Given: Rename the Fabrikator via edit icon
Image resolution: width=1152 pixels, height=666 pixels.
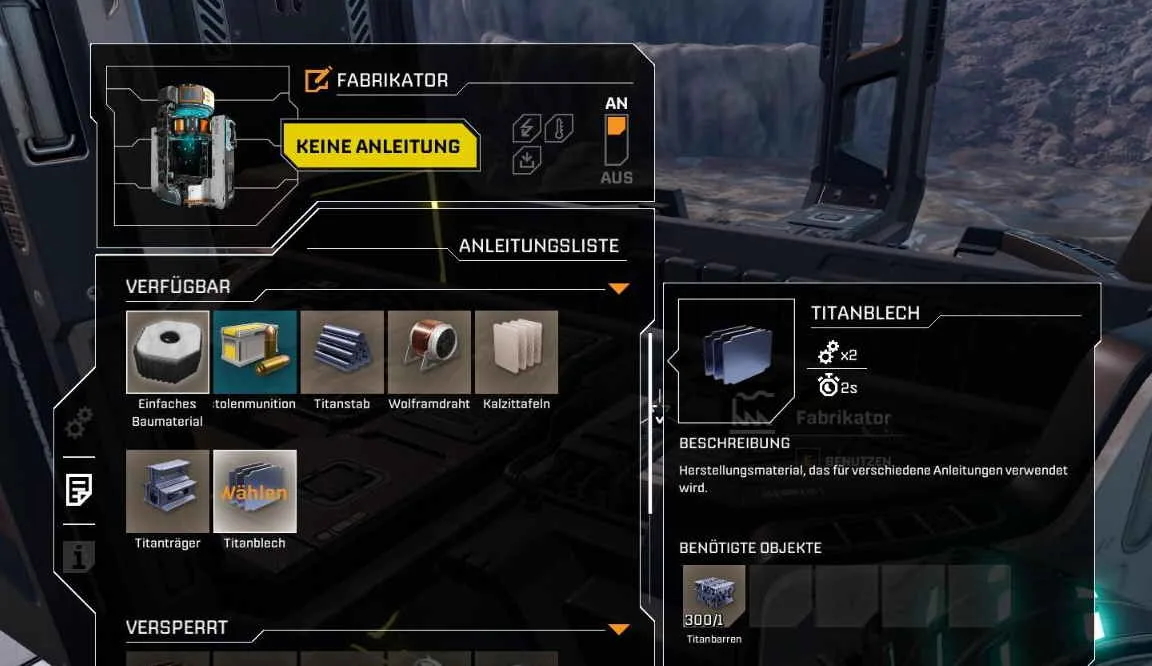Looking at the screenshot, I should click(x=317, y=80).
